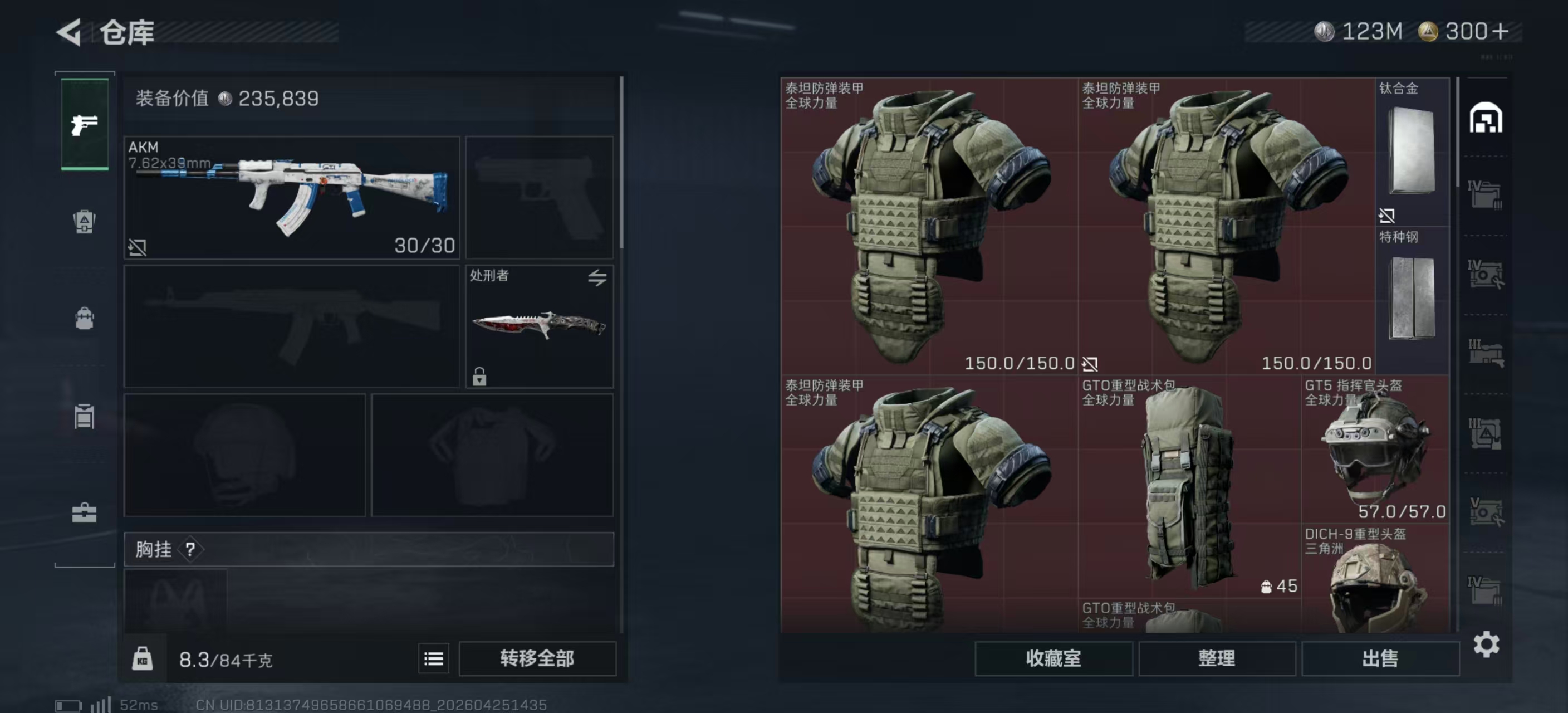
Task: Open the 胸挂 help question mark
Action: click(190, 550)
